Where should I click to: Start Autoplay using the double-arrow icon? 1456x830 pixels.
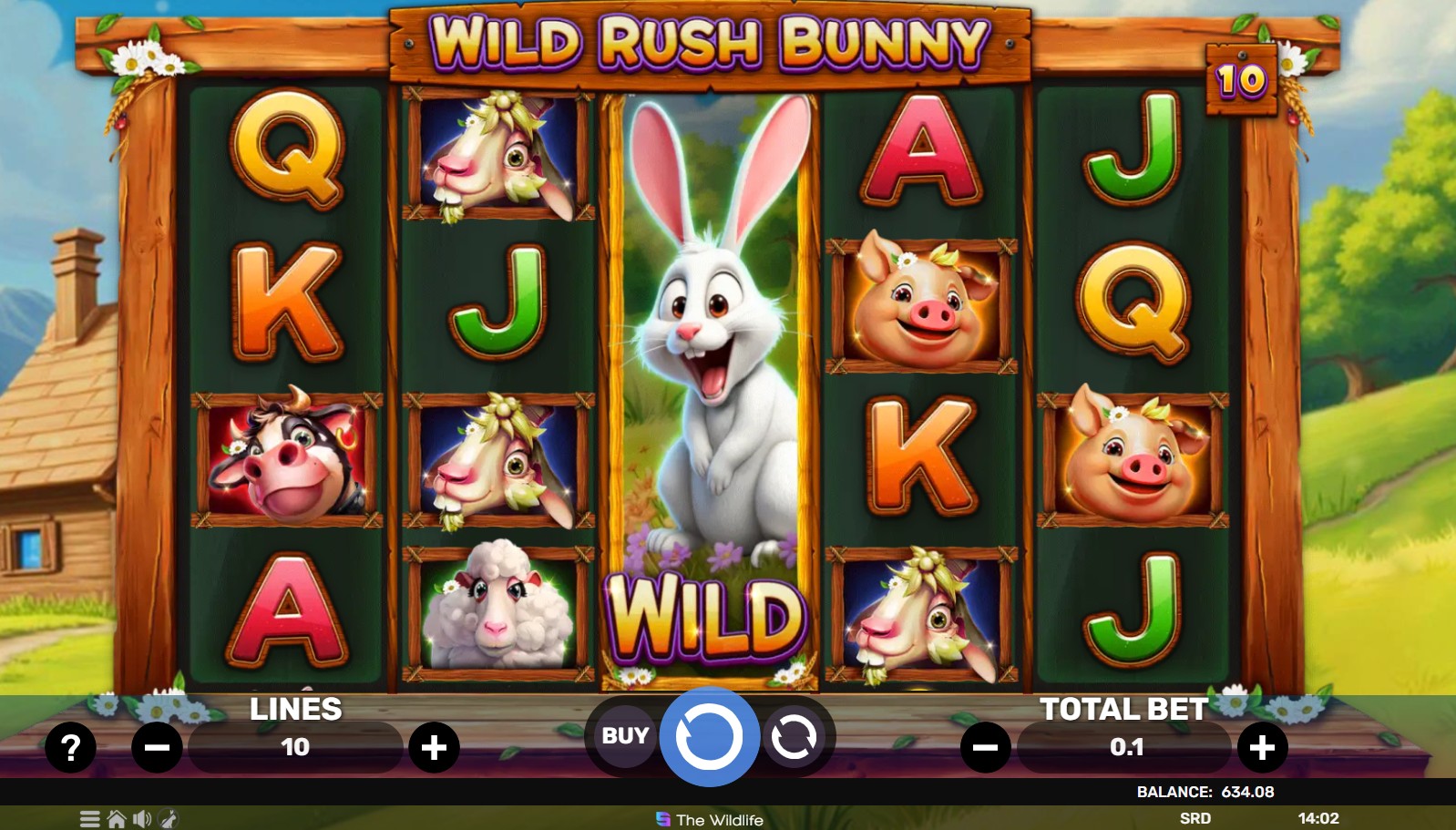[792, 738]
